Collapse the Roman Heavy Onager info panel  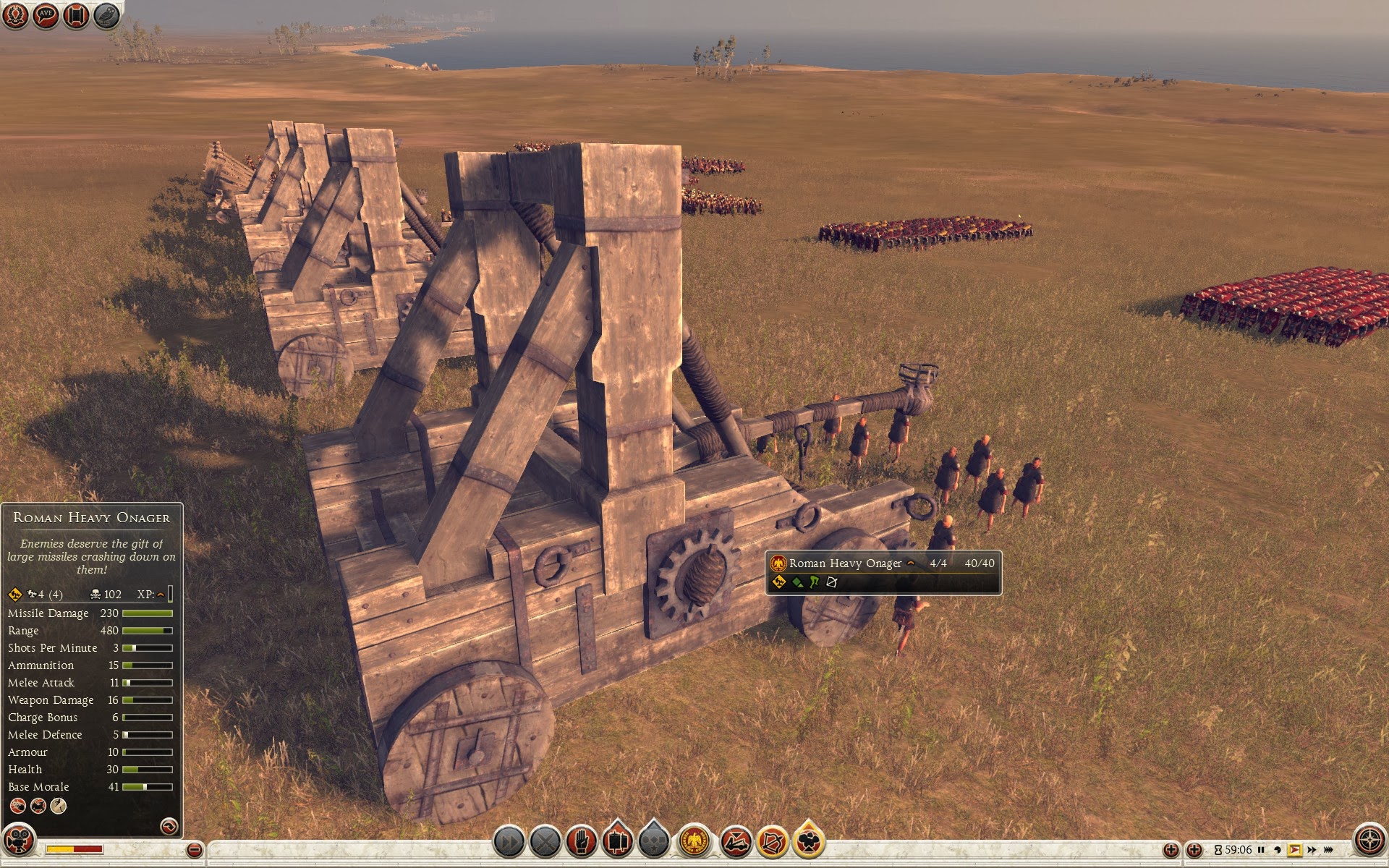(168, 825)
